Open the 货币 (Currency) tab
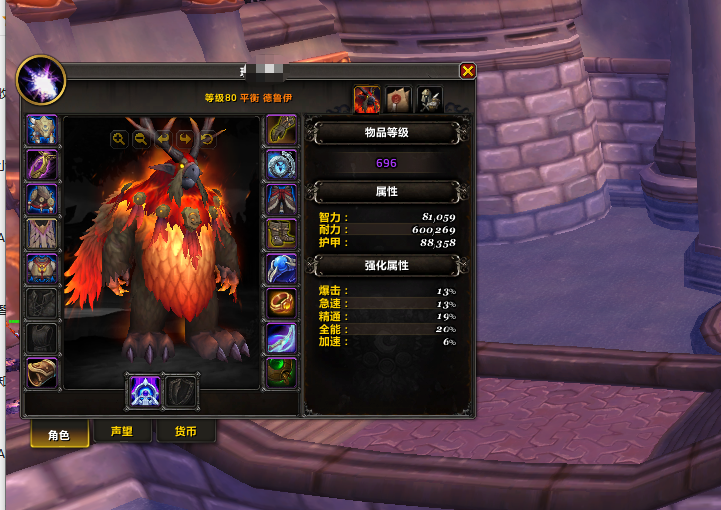Screen dimensions: 721x510 tap(185, 432)
